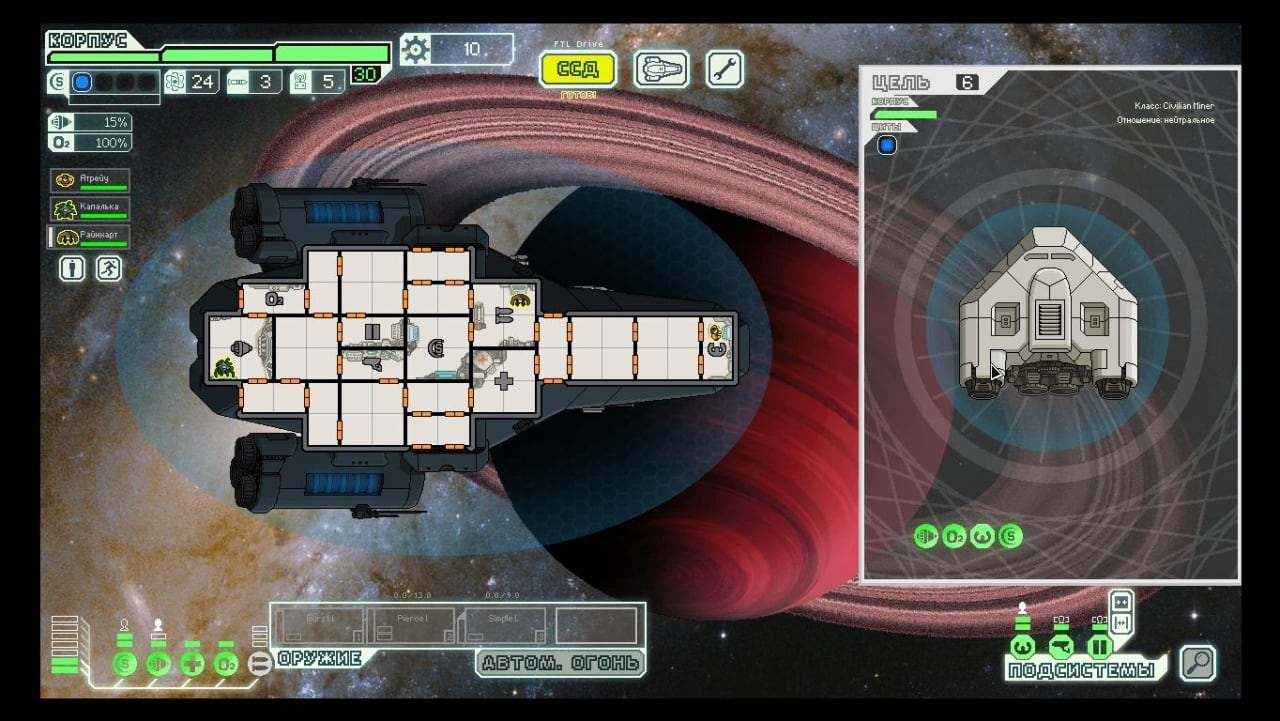Open the ship overview screen

tap(662, 70)
